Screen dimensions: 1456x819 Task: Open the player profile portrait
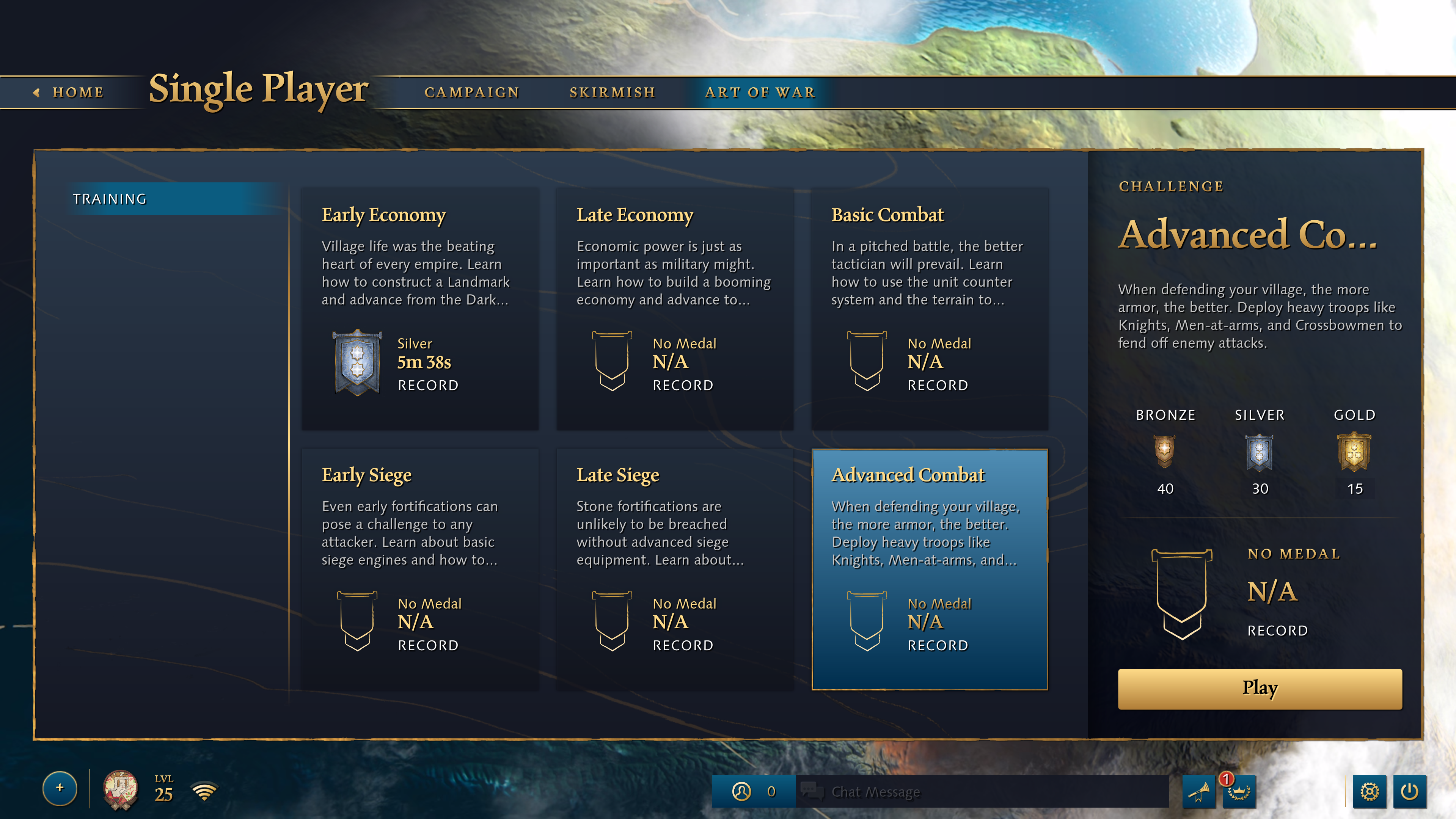pyautogui.click(x=120, y=789)
